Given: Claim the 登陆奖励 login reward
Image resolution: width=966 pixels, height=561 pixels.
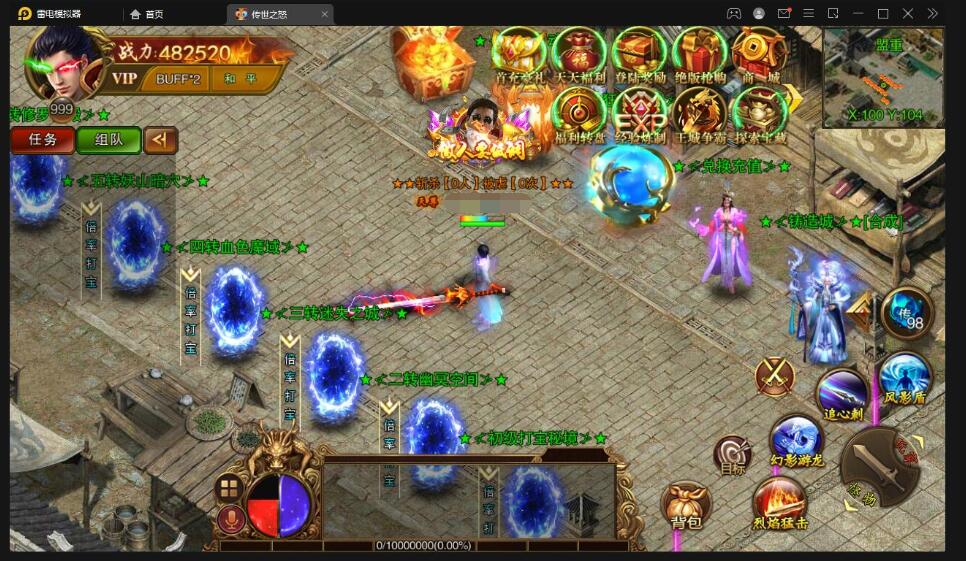Looking at the screenshot, I should point(639,55).
